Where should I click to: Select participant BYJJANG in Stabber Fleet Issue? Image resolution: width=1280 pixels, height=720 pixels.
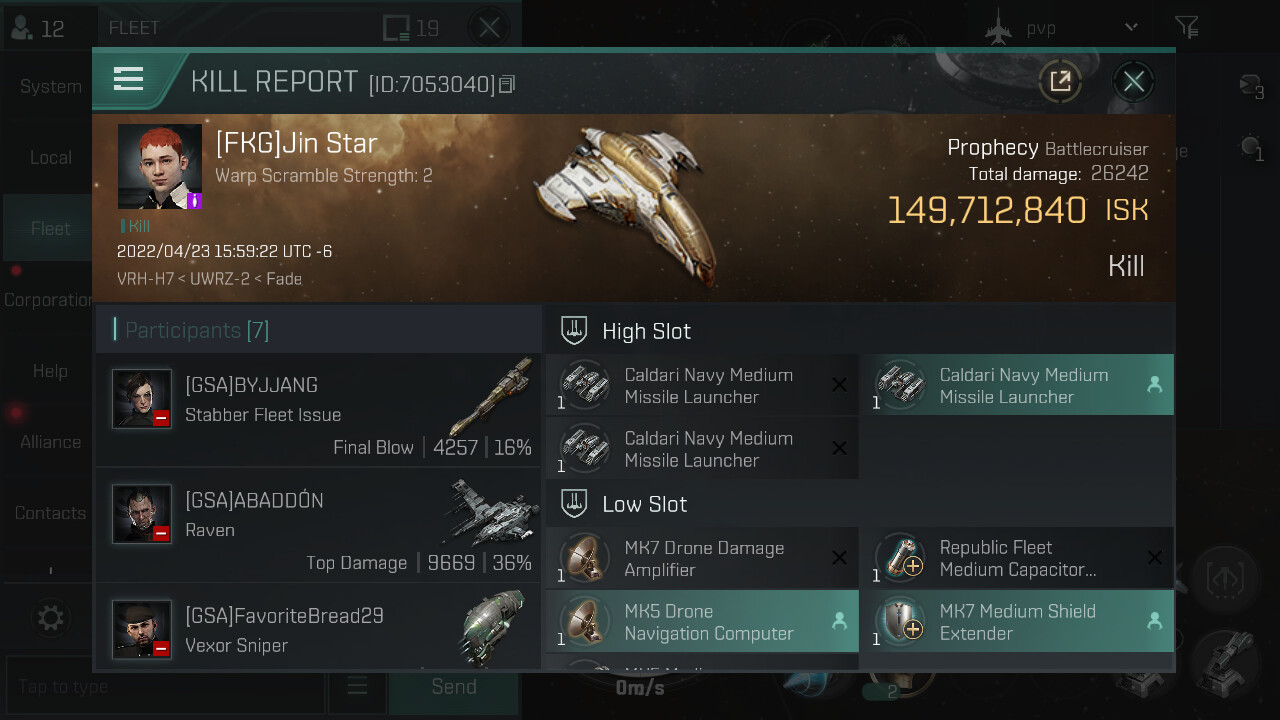(x=318, y=410)
